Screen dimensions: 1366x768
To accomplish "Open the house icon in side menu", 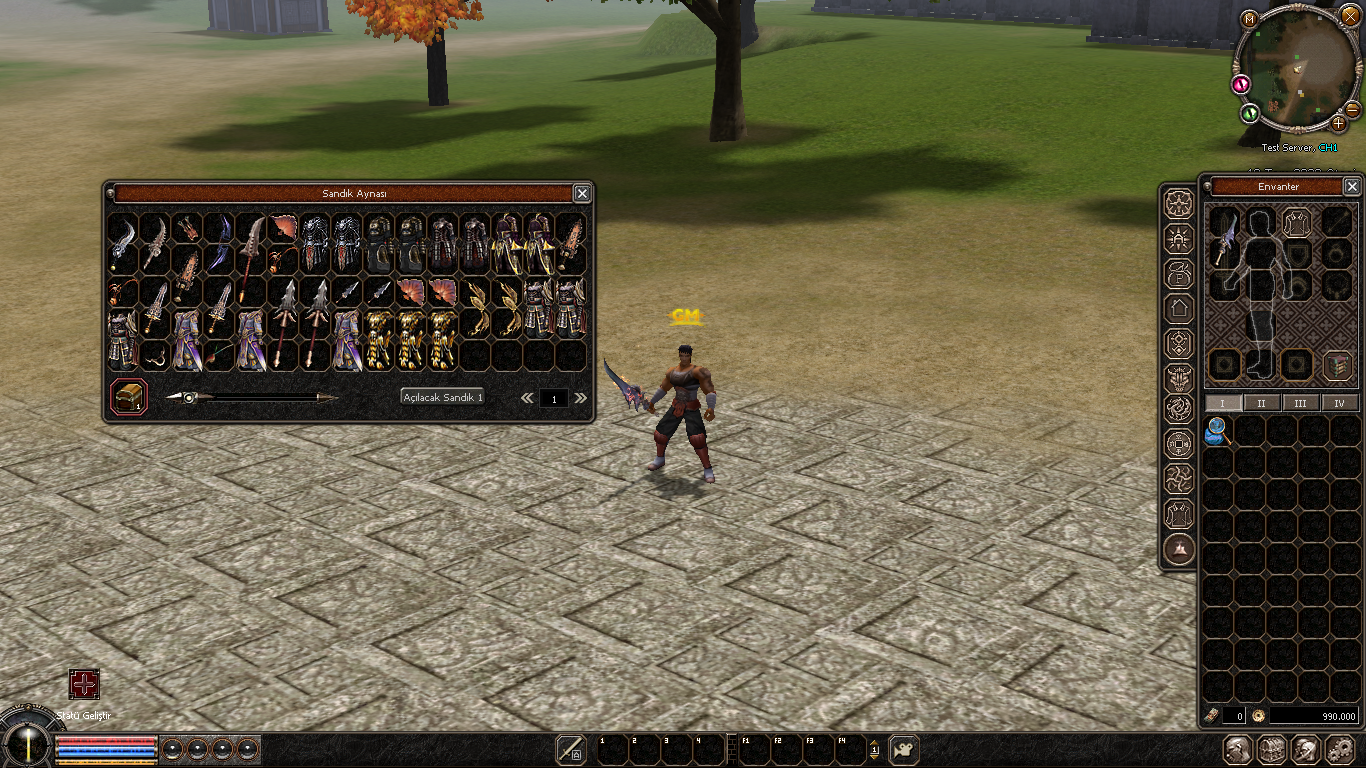I will point(1179,308).
